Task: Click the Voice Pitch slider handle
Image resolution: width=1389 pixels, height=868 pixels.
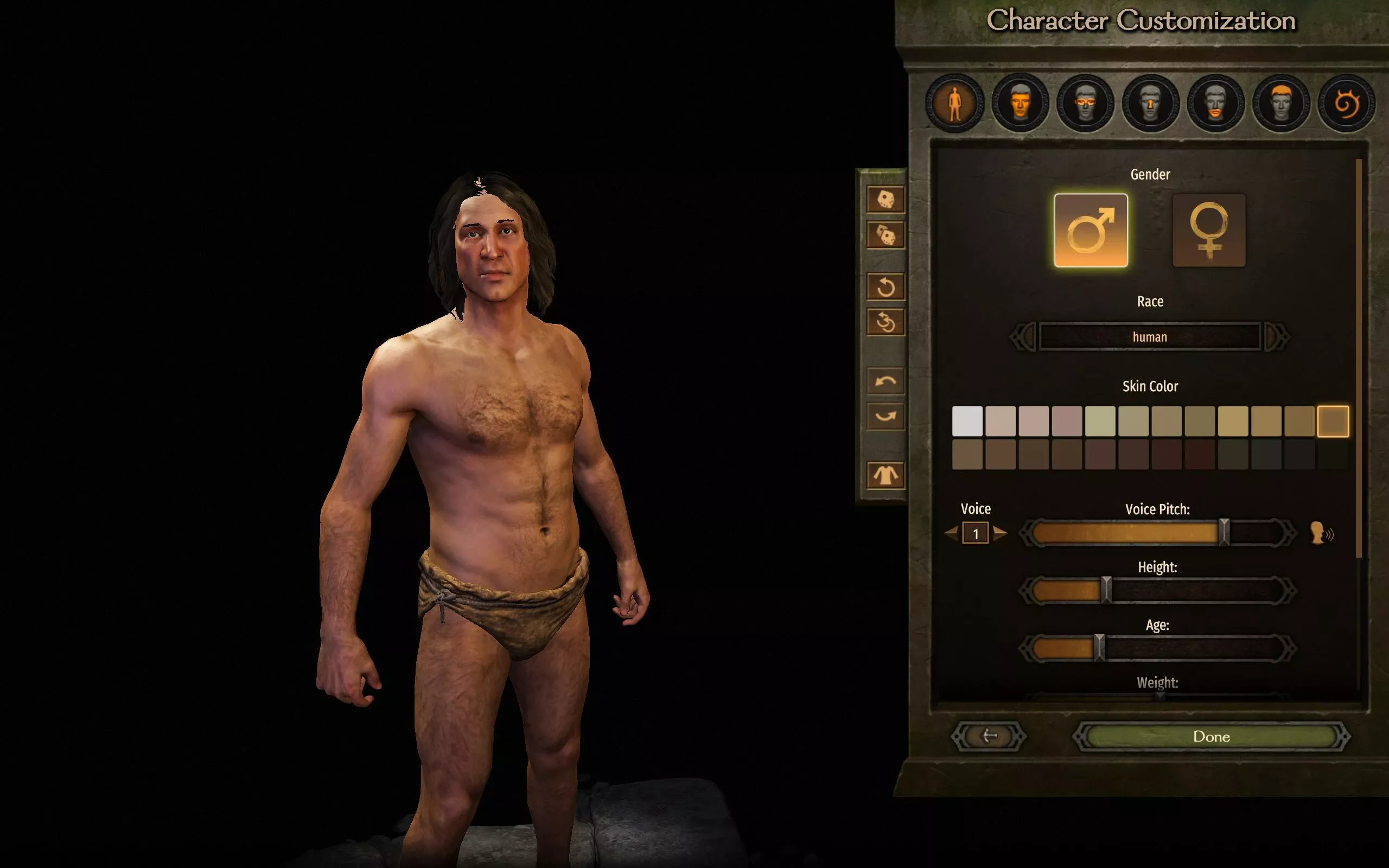Action: [1224, 532]
